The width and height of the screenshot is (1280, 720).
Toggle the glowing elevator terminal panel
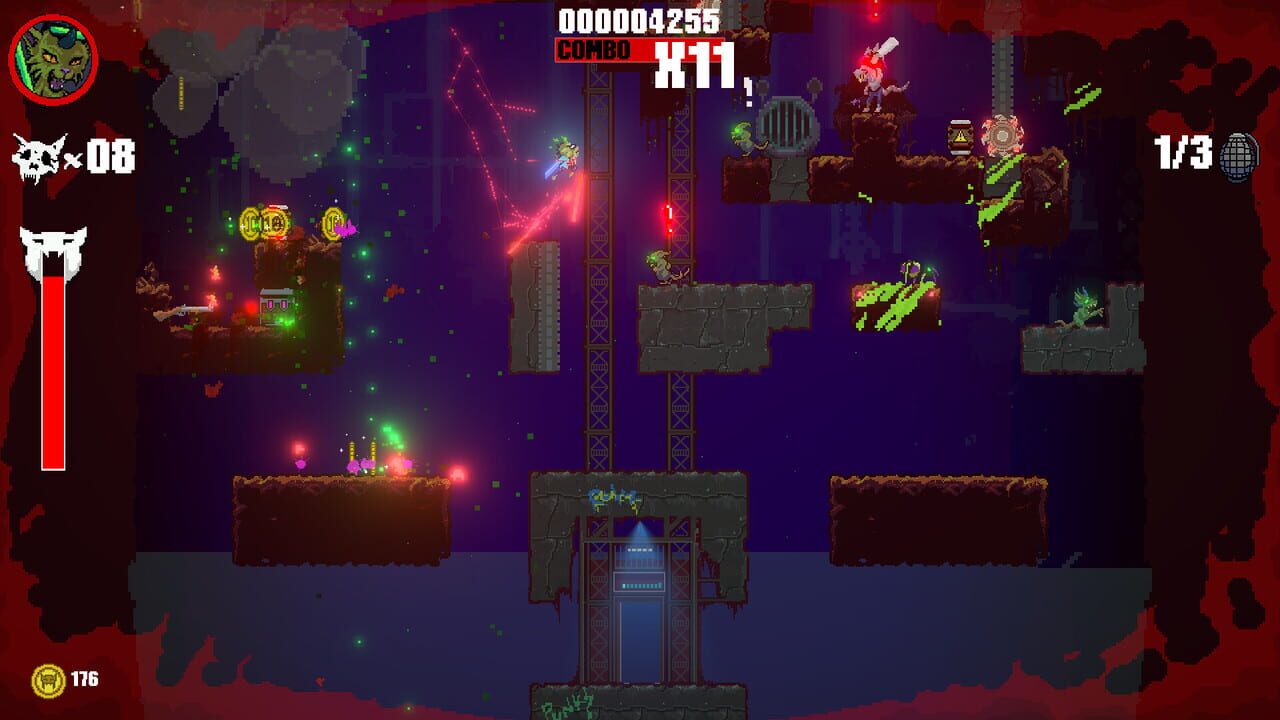point(638,580)
